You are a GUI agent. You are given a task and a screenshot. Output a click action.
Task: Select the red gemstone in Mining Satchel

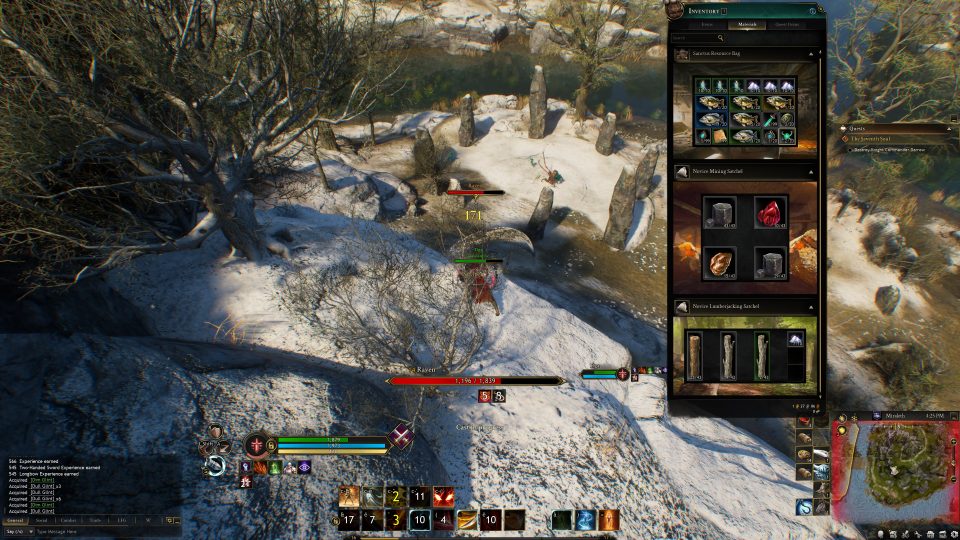[x=768, y=213]
